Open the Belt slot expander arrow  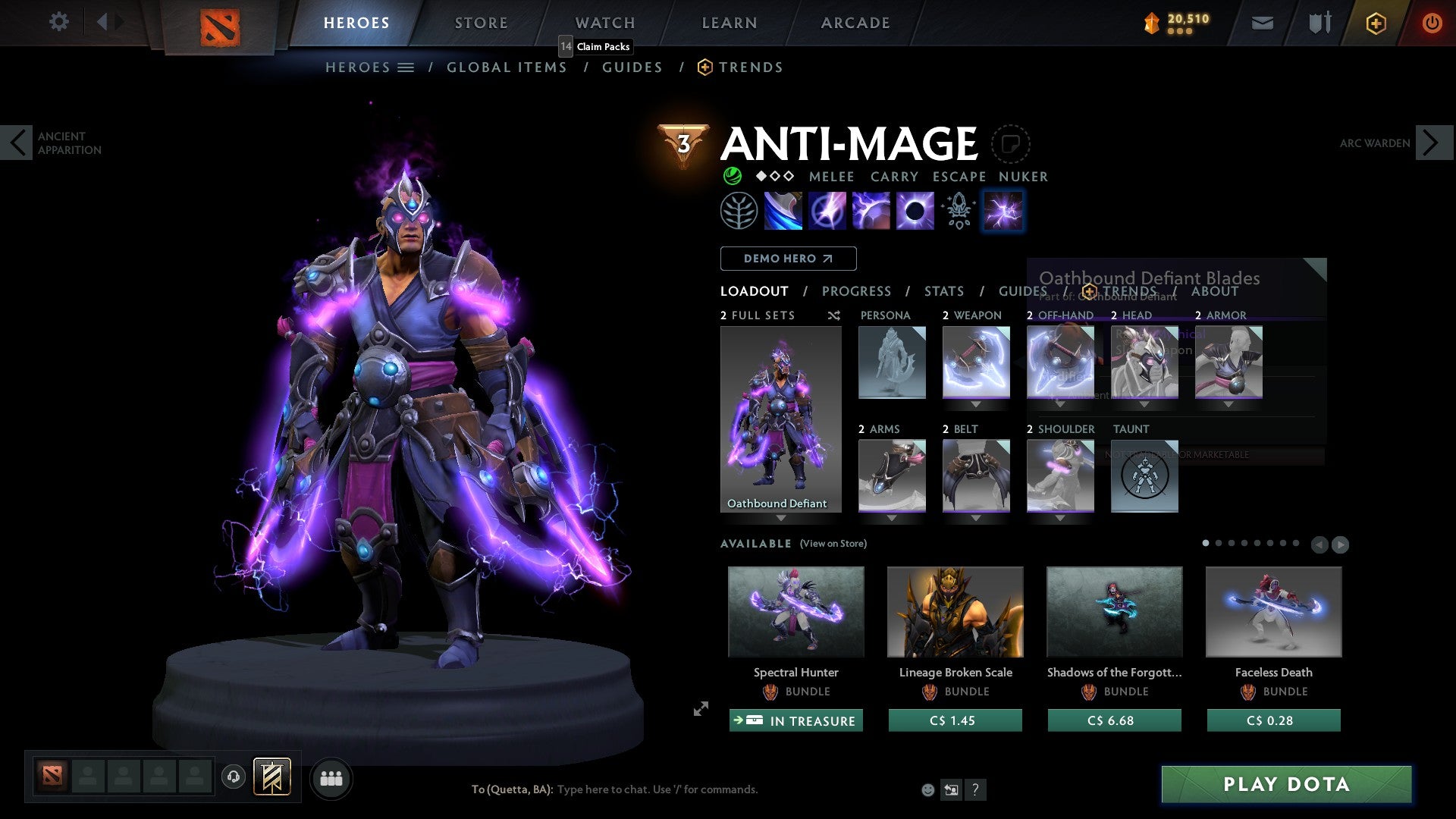click(976, 519)
